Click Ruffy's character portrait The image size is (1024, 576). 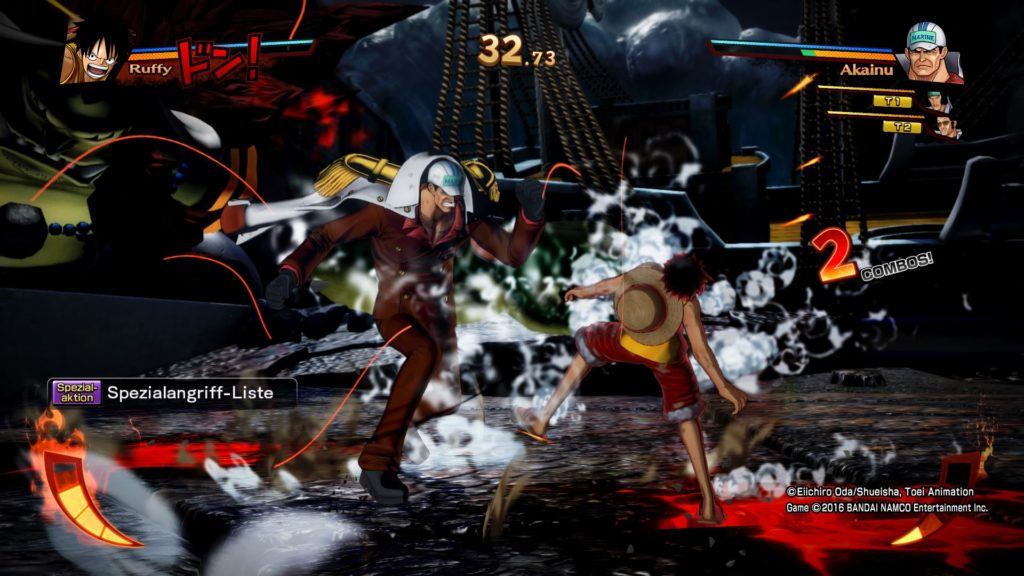92,52
